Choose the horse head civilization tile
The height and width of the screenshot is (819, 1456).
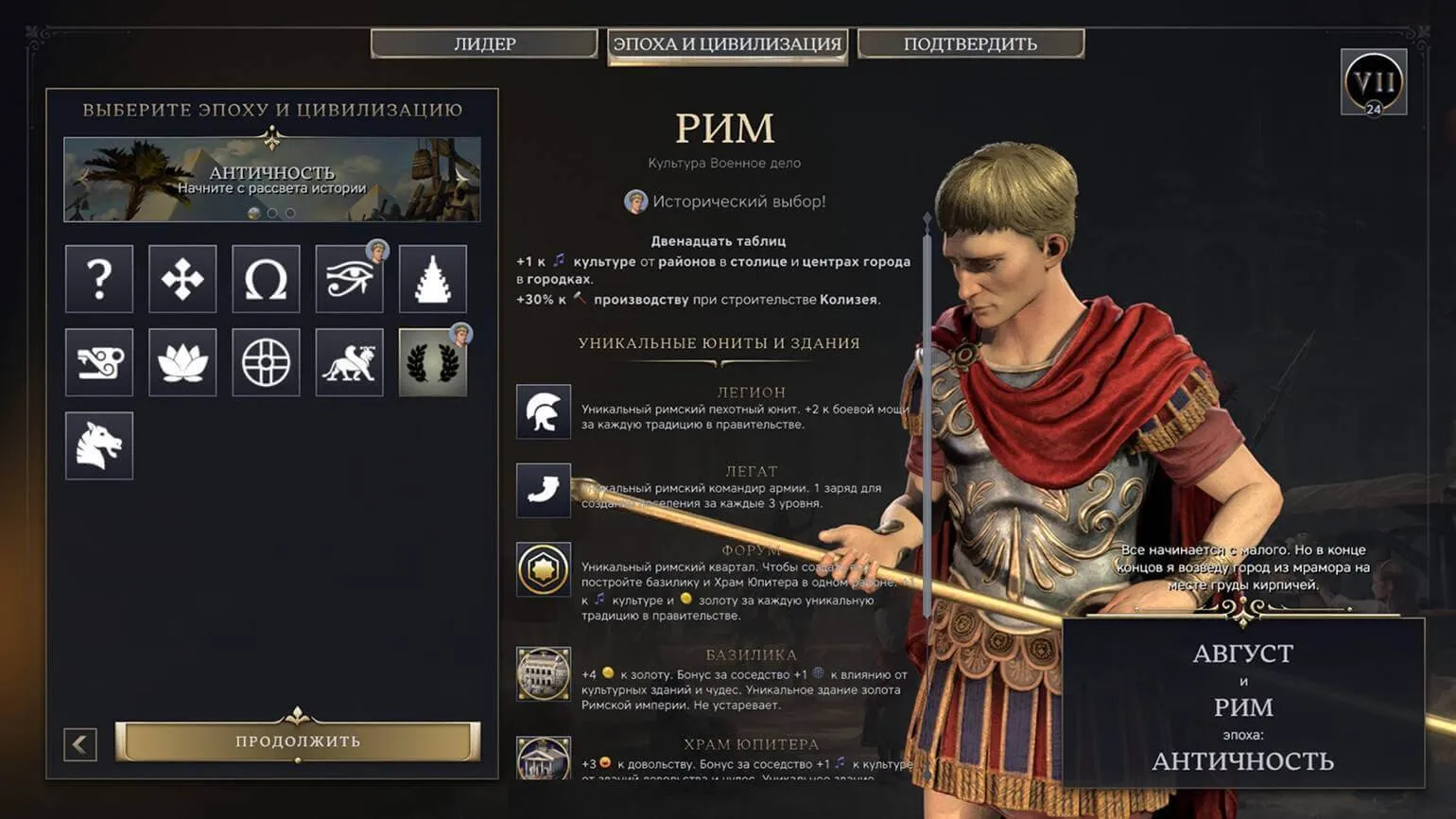coord(99,445)
